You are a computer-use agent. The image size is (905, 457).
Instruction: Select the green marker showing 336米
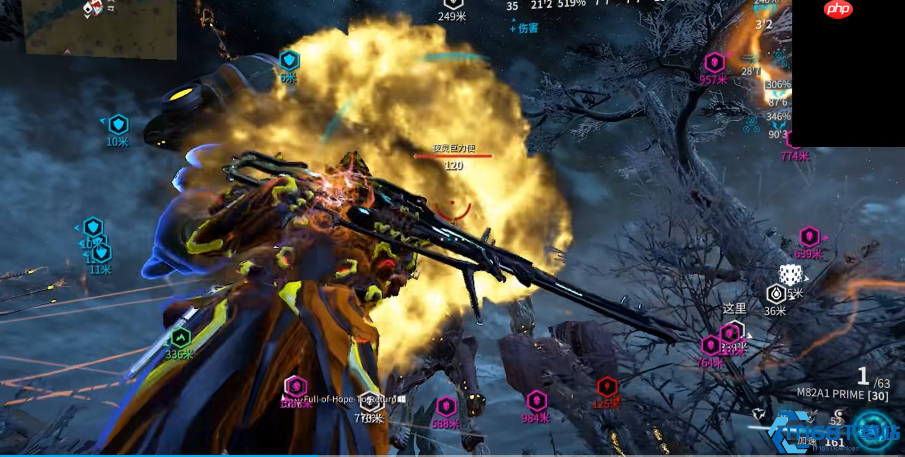tap(180, 337)
